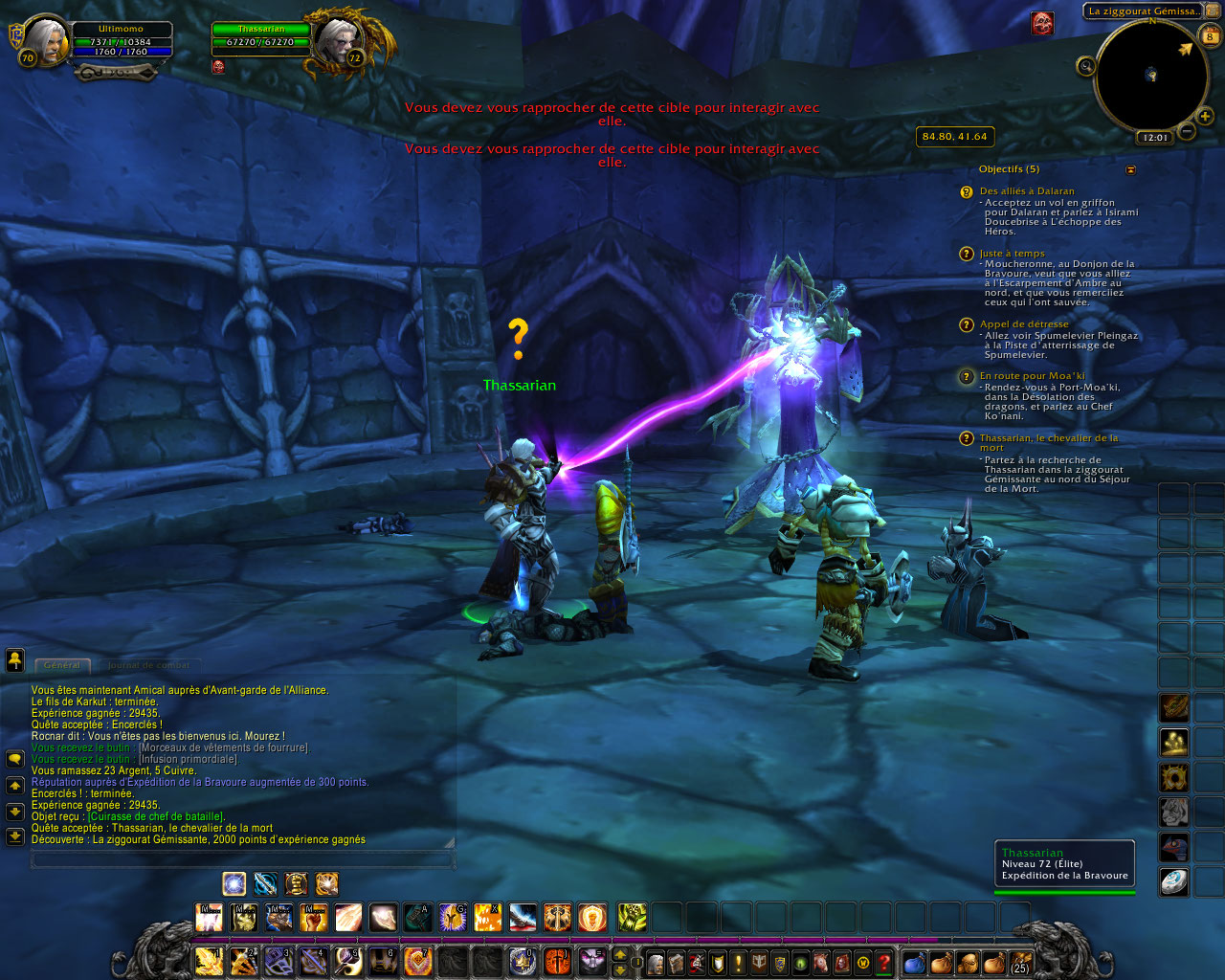Switch to the 'Journal de combat' chat tab
The height and width of the screenshot is (980, 1225).
click(148, 665)
